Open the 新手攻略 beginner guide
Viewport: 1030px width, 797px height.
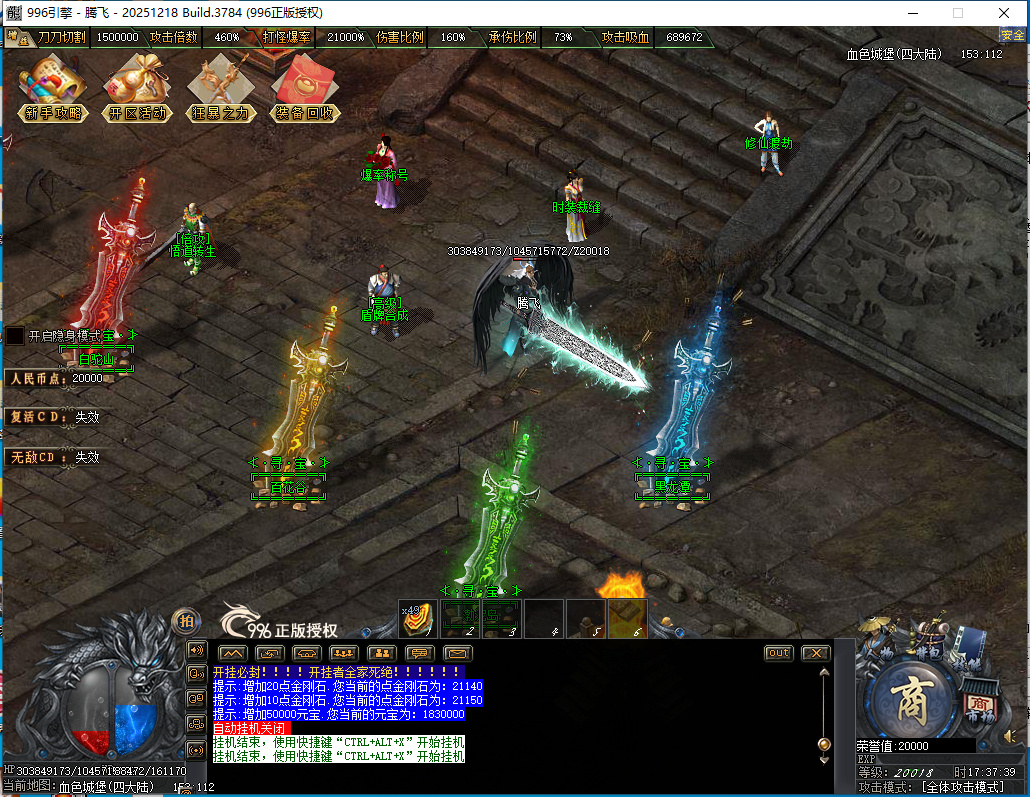click(53, 88)
